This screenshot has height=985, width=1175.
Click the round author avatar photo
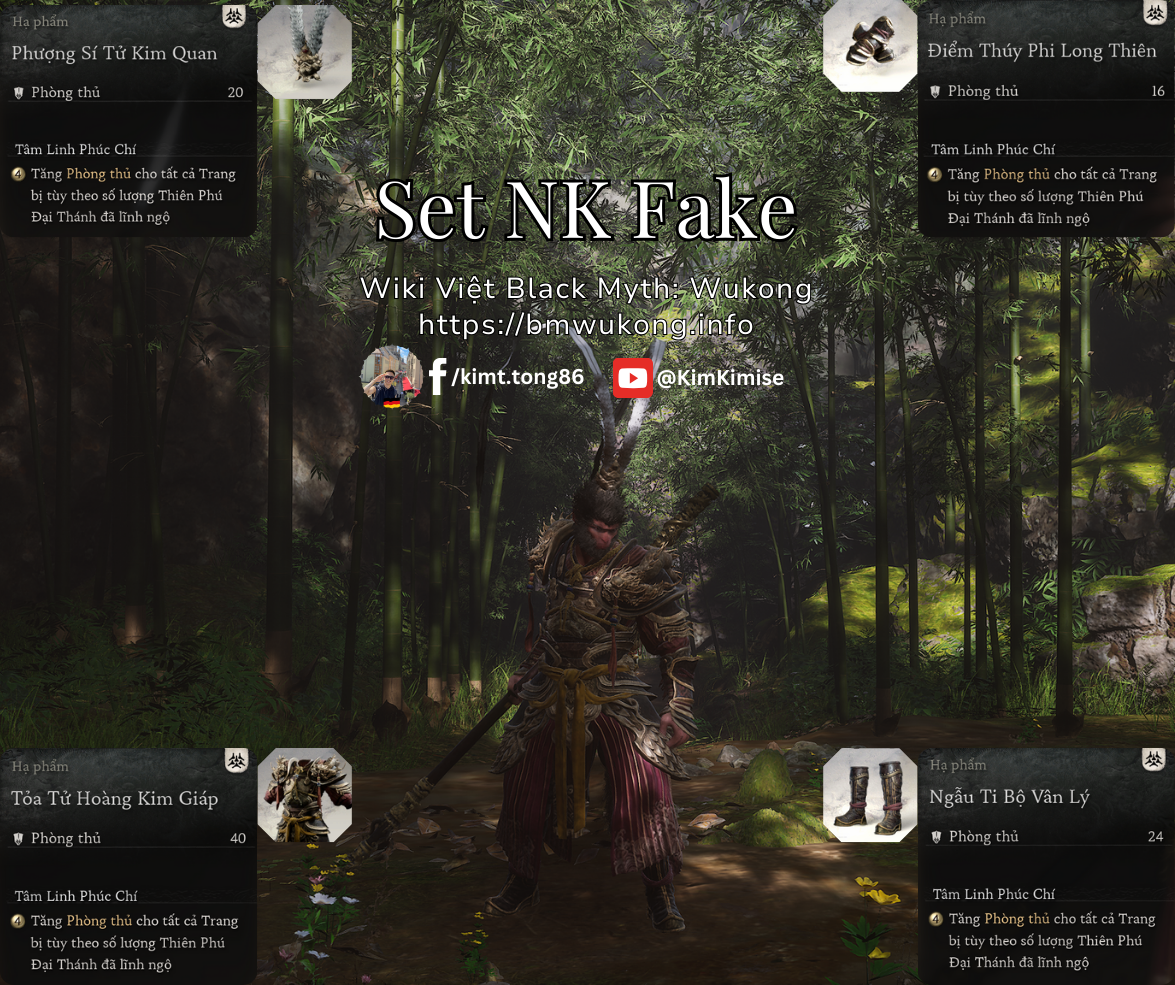coord(391,376)
